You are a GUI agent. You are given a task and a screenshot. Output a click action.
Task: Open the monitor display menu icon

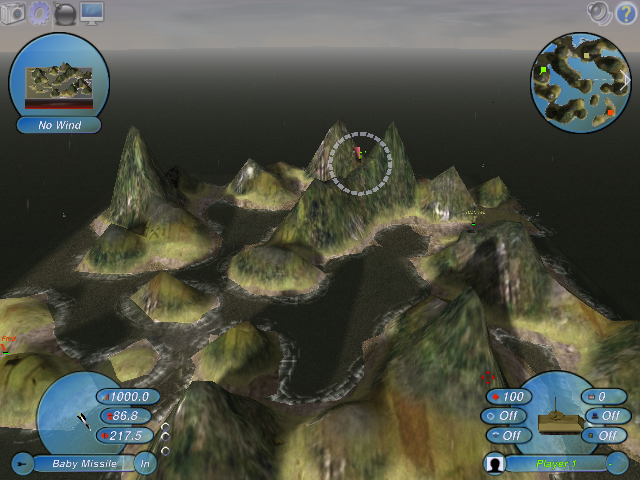[91, 13]
